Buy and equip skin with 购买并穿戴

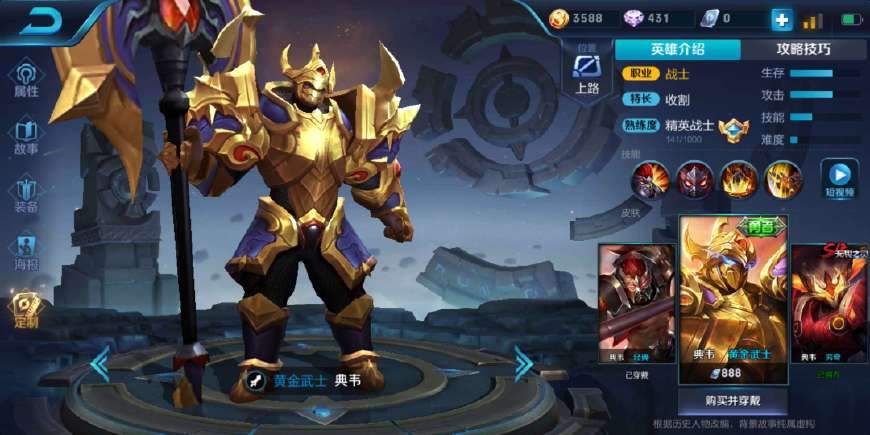coord(732,401)
